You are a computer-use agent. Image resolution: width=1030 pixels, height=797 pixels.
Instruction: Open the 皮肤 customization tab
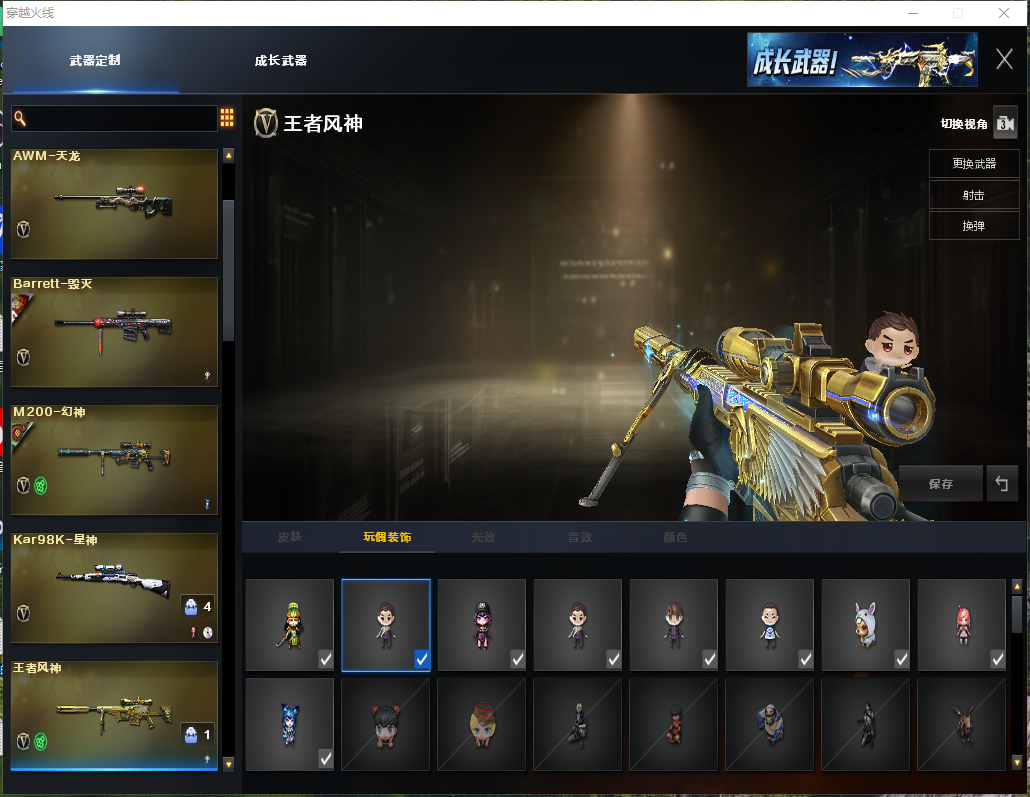[290, 537]
